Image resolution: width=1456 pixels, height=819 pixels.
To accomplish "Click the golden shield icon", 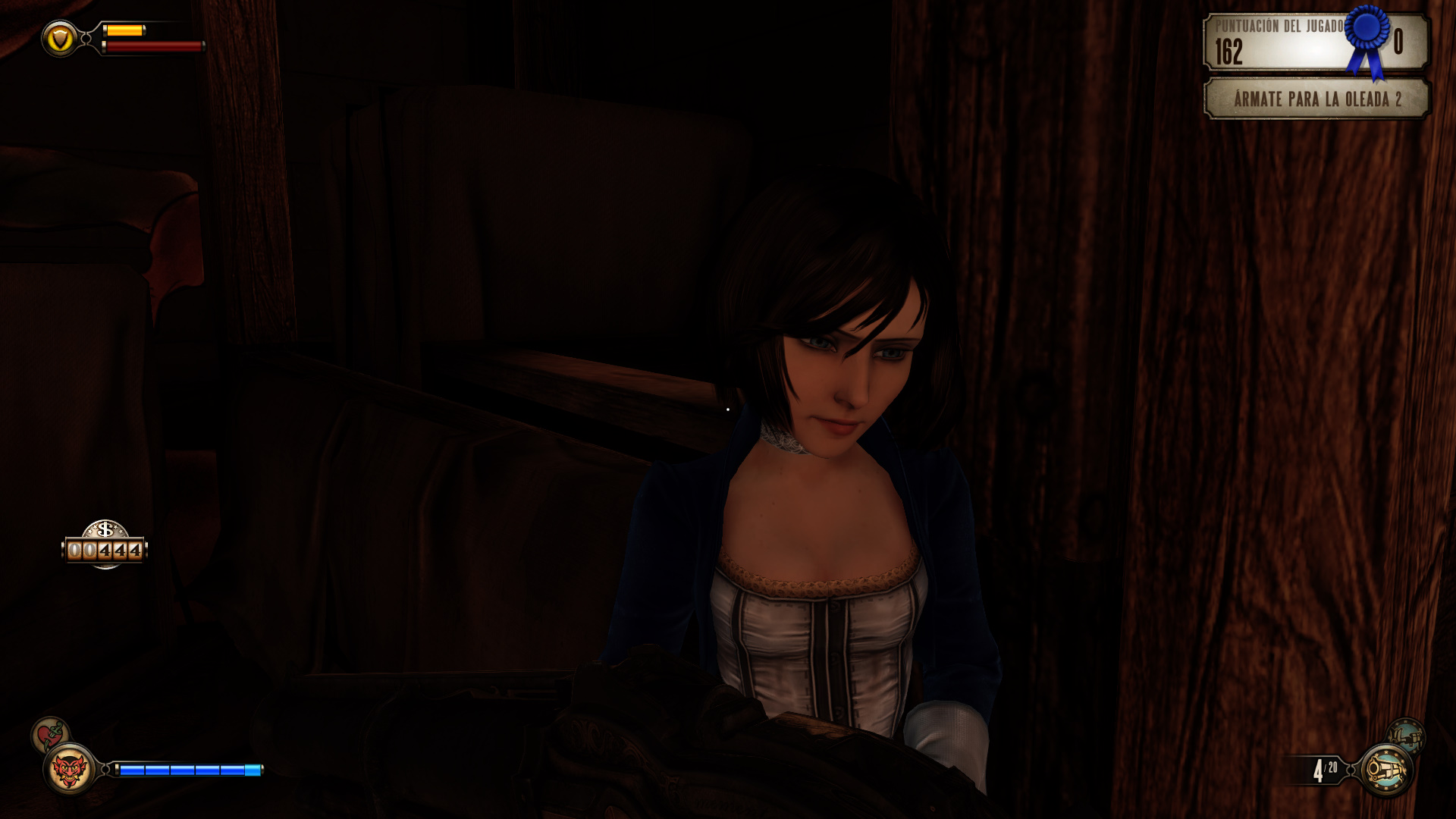I will coord(60,38).
